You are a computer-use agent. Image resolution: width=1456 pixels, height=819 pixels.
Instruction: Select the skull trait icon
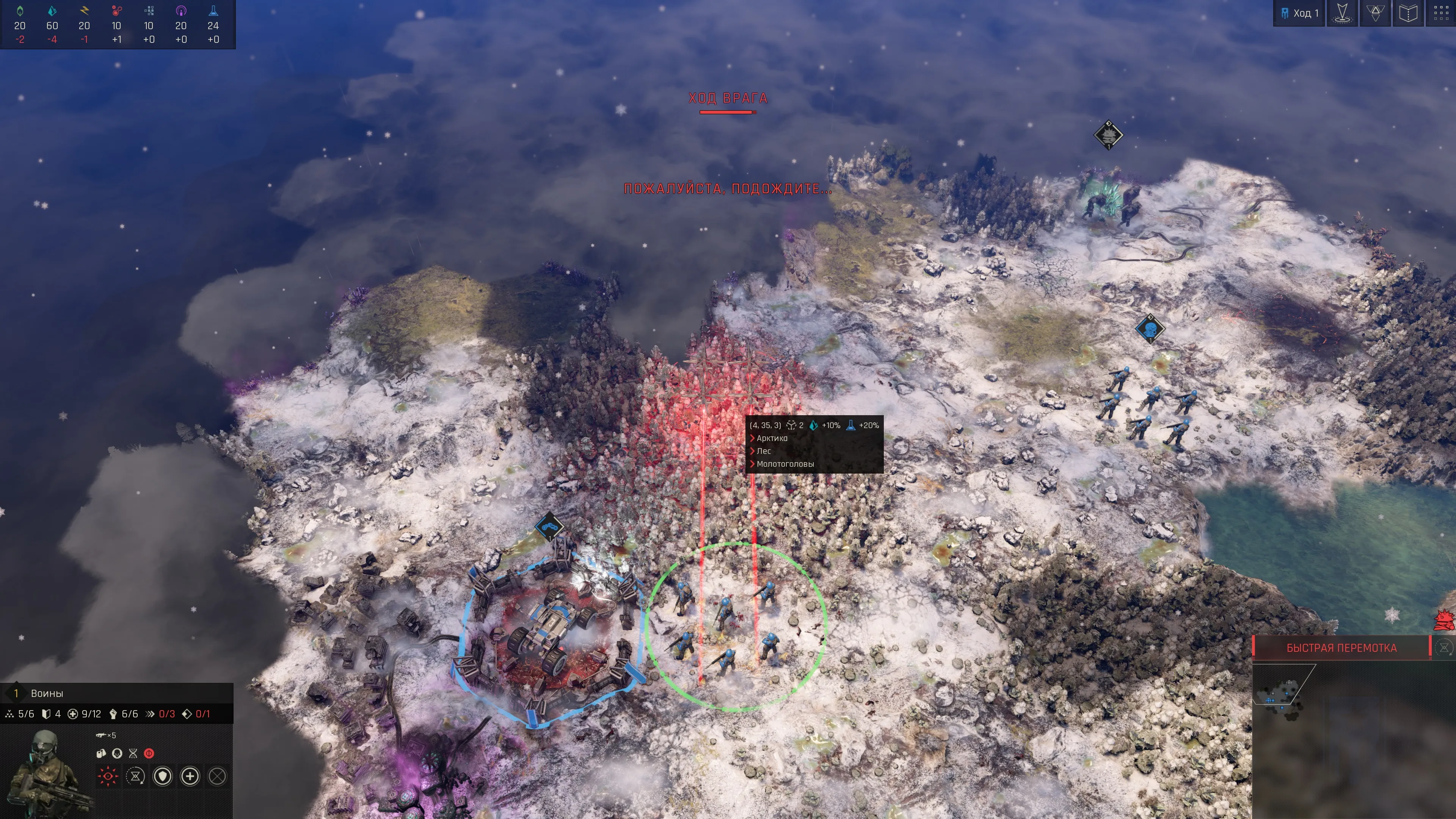(x=117, y=753)
